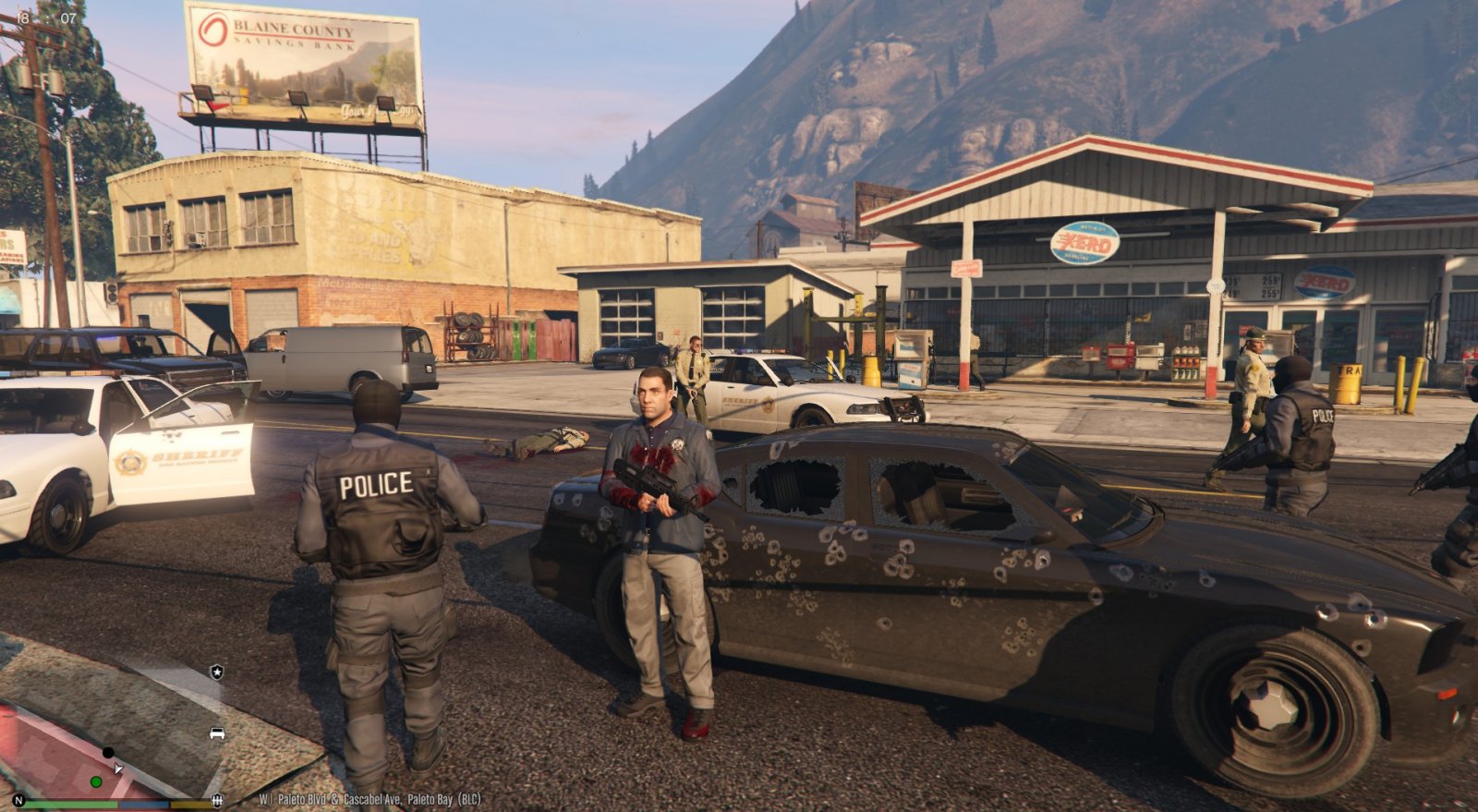Select the white car blip on minimap

click(x=217, y=733)
